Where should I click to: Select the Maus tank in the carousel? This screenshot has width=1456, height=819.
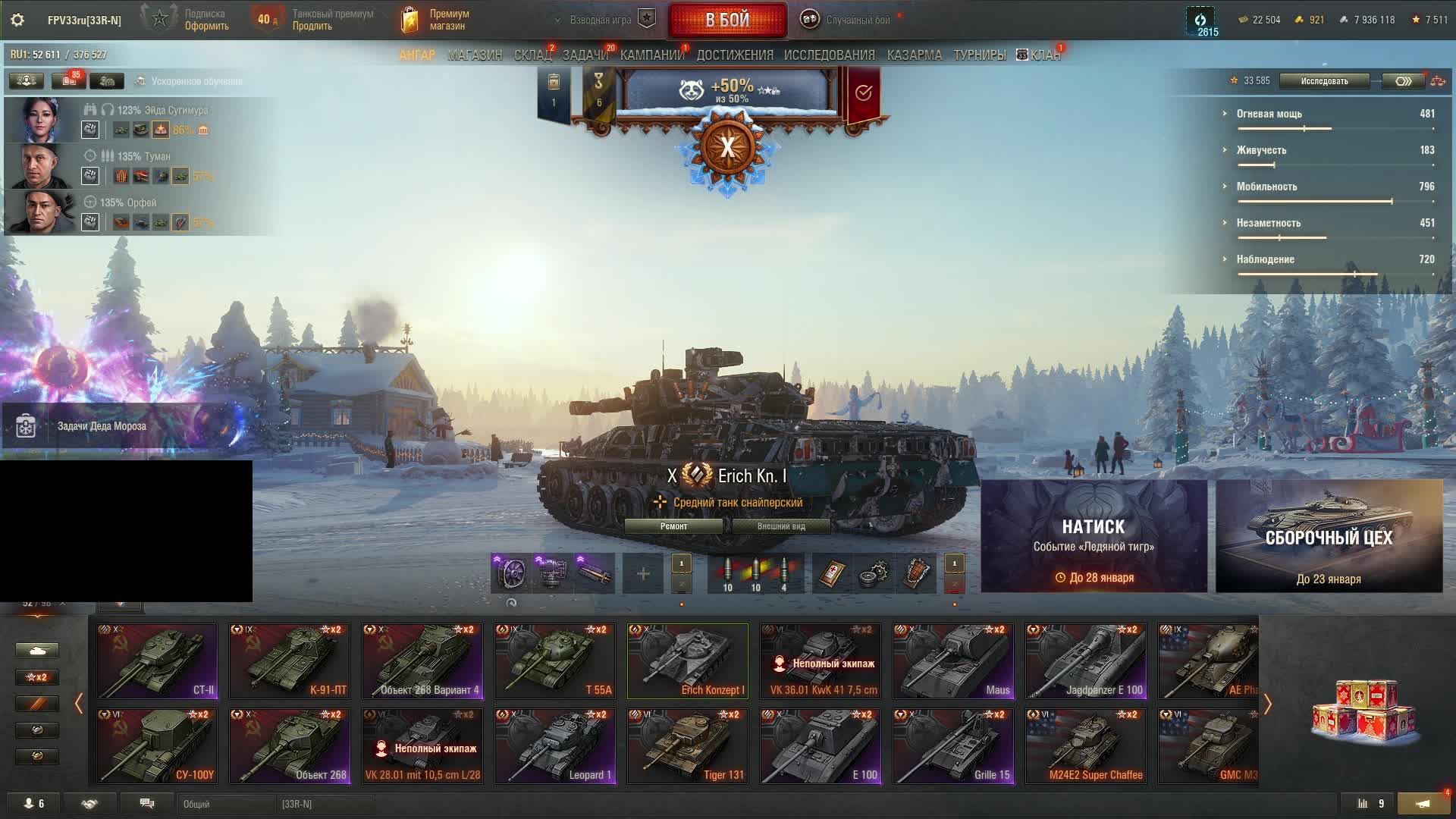tap(953, 661)
